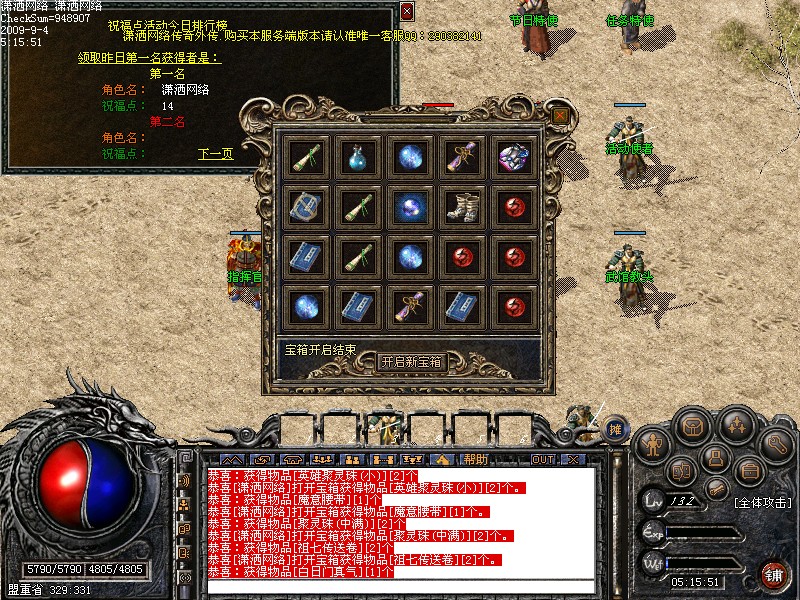Screen dimensions: 800x600
Task: Open the character status button
Action: pyautogui.click(x=652, y=444)
